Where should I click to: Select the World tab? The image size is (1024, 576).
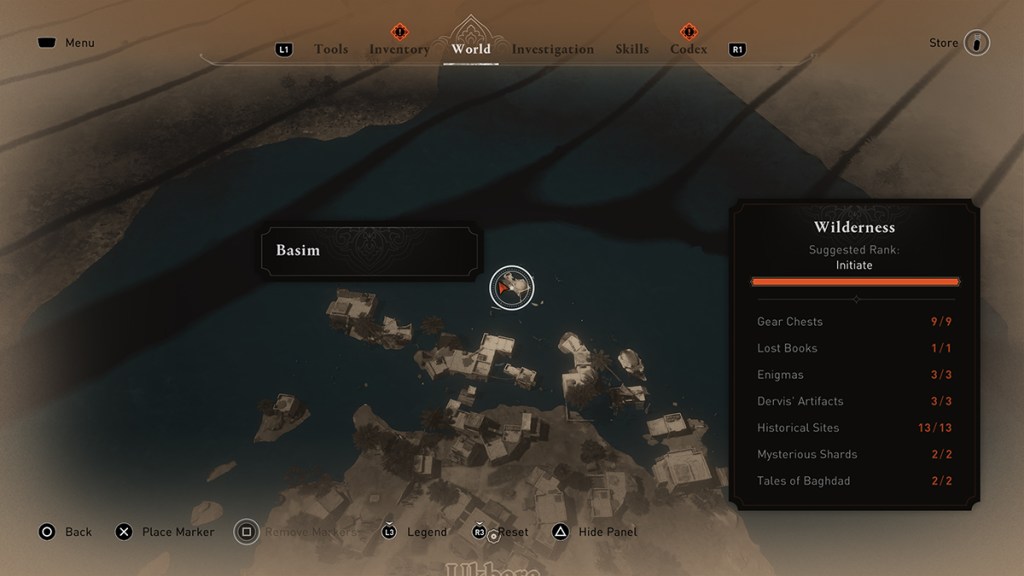point(471,49)
